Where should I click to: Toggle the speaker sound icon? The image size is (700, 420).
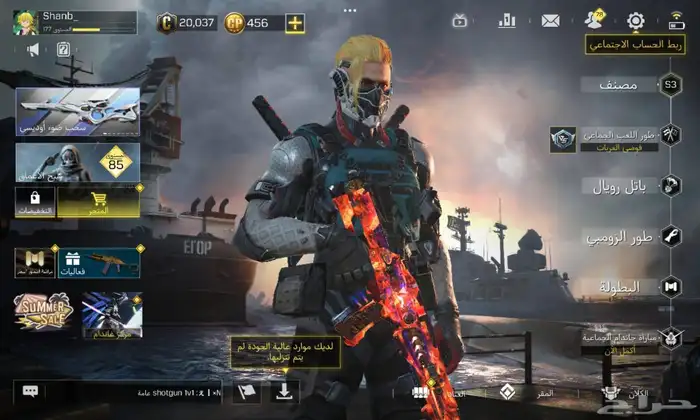[33, 49]
